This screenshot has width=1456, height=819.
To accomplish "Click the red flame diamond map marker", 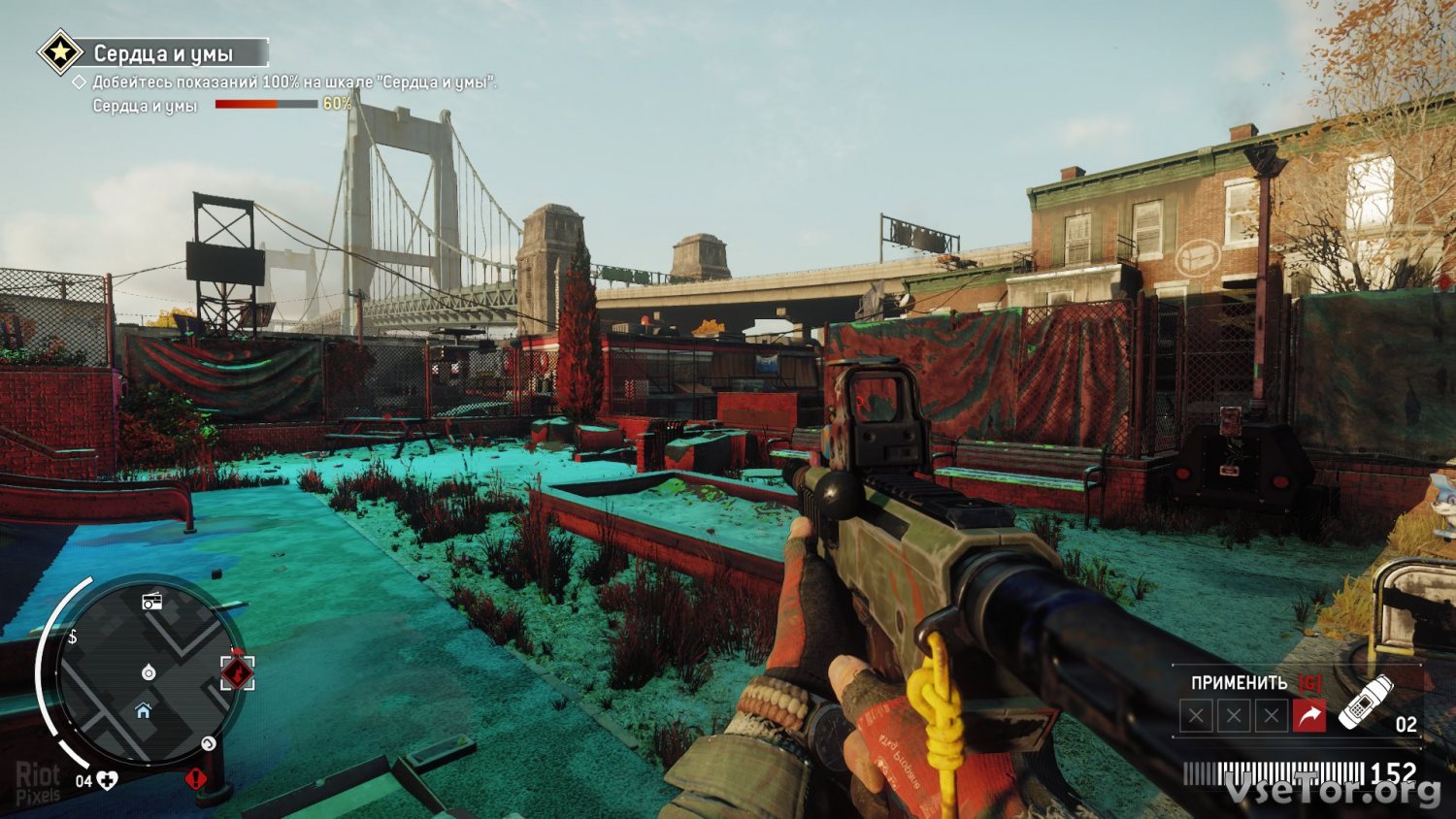I will (x=237, y=672).
